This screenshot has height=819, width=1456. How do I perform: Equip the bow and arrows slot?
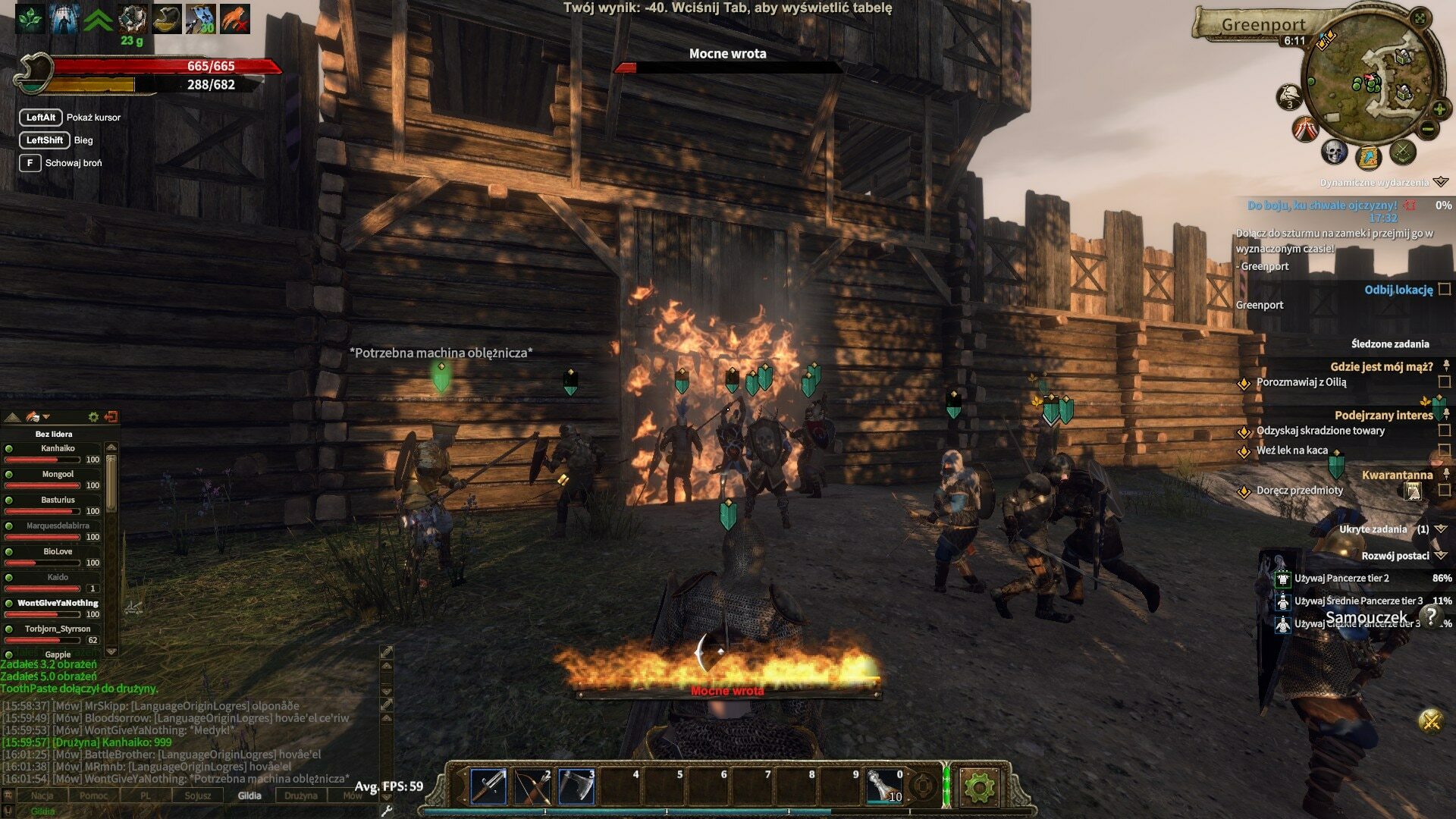click(532, 786)
